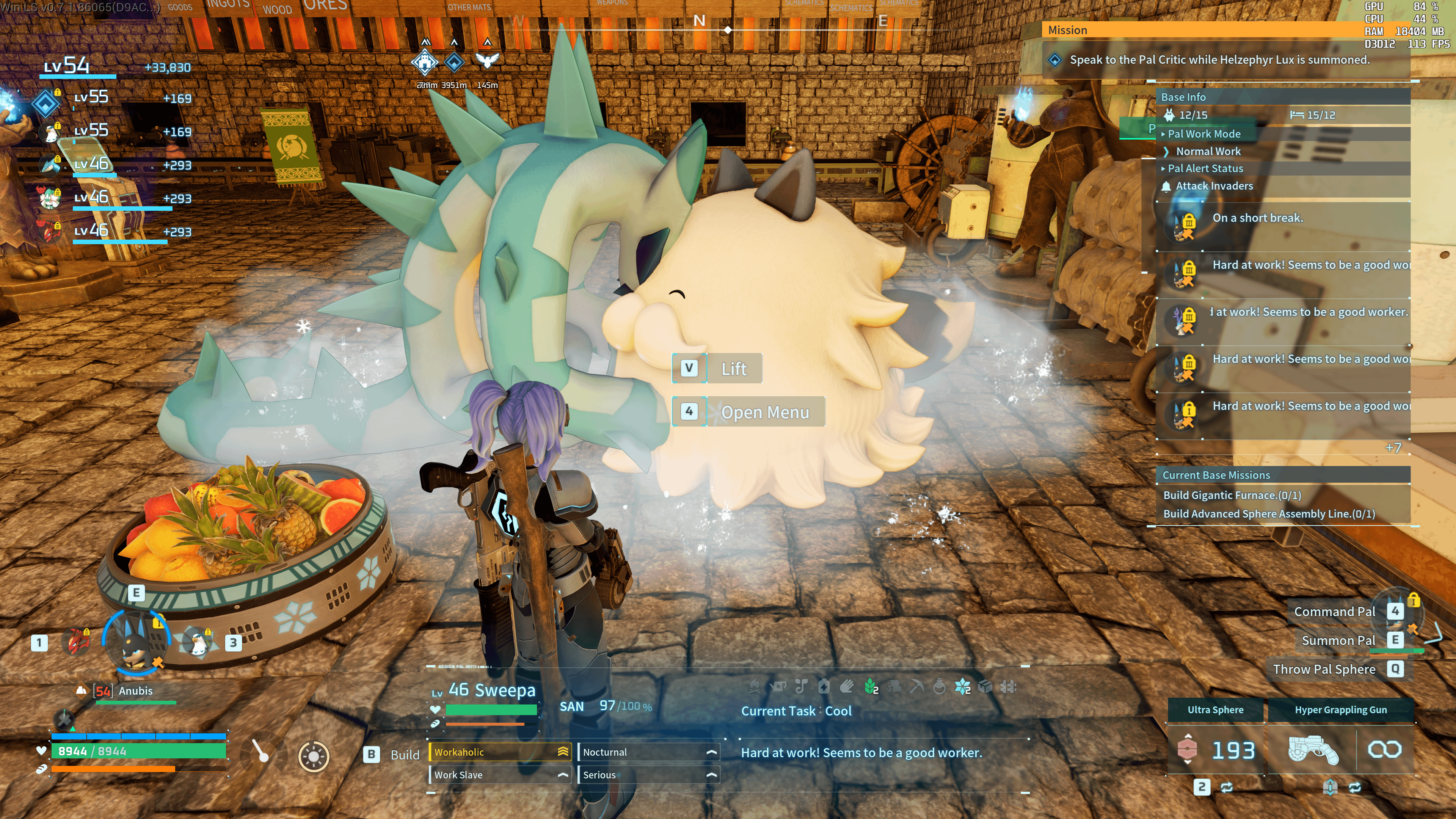Image resolution: width=1456 pixels, height=819 pixels.
Task: Click the 145m bird marker on compass
Action: [486, 61]
